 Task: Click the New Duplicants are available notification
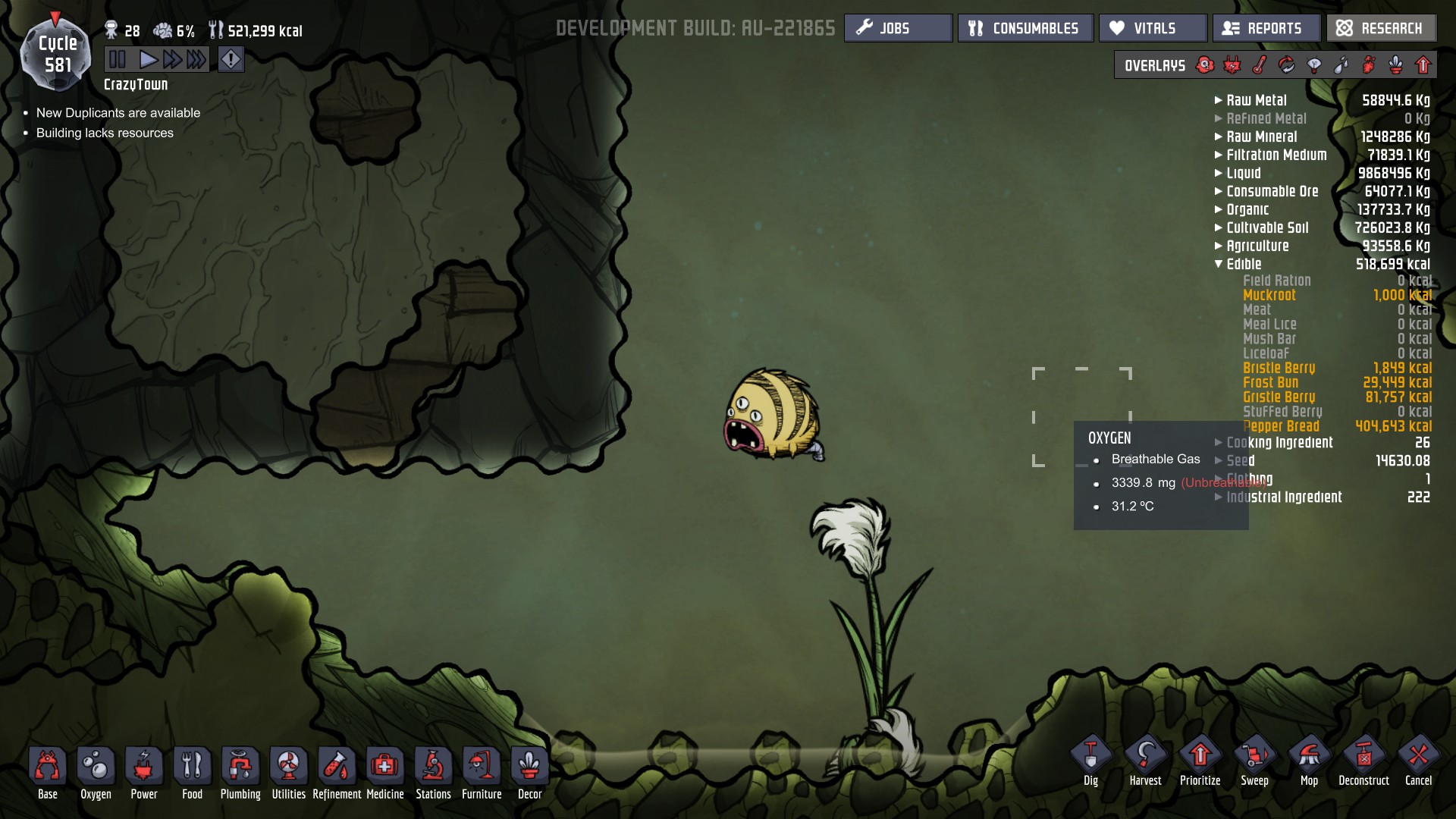(118, 113)
